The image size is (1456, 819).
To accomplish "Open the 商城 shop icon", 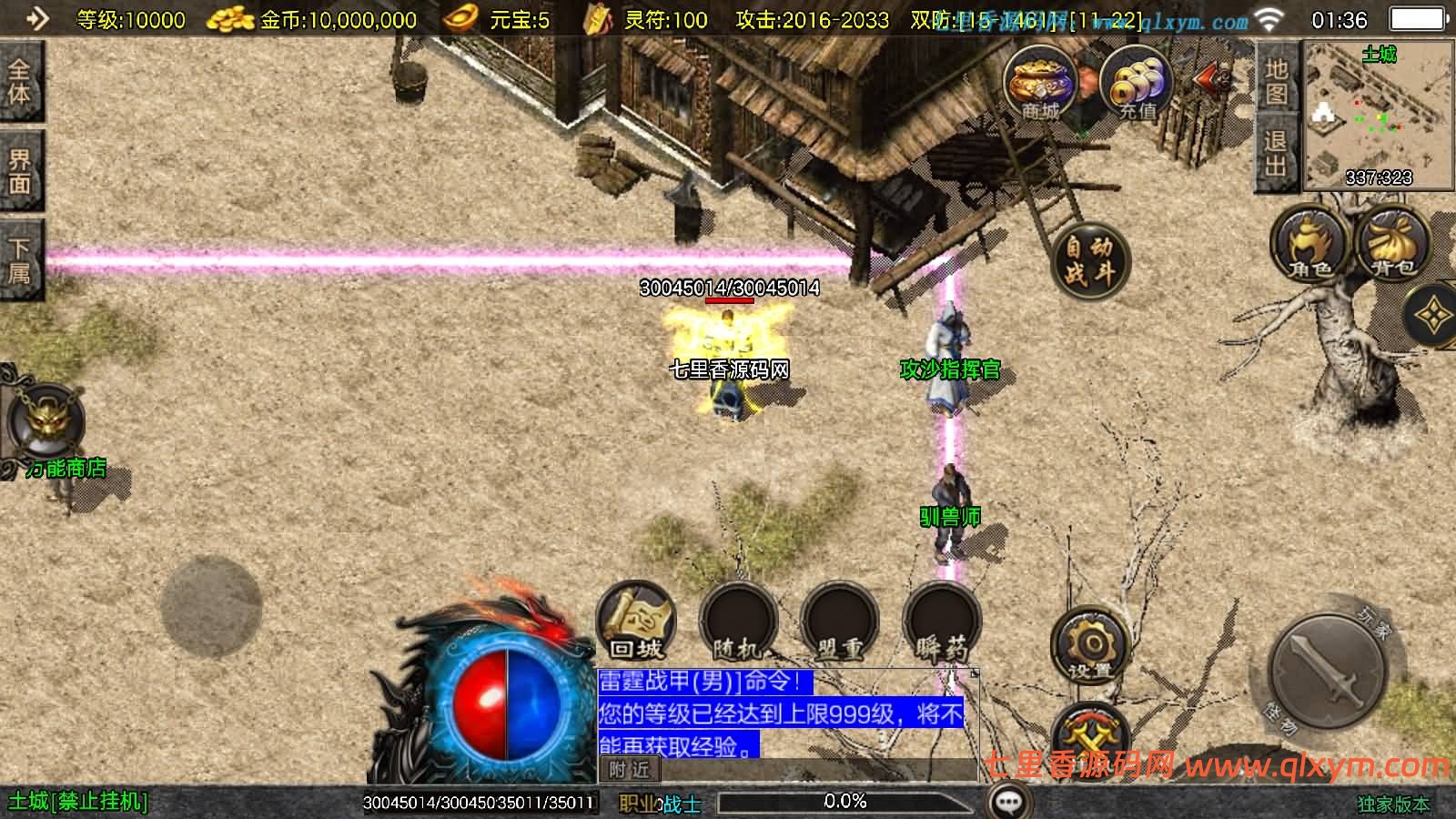I will [x=1040, y=84].
